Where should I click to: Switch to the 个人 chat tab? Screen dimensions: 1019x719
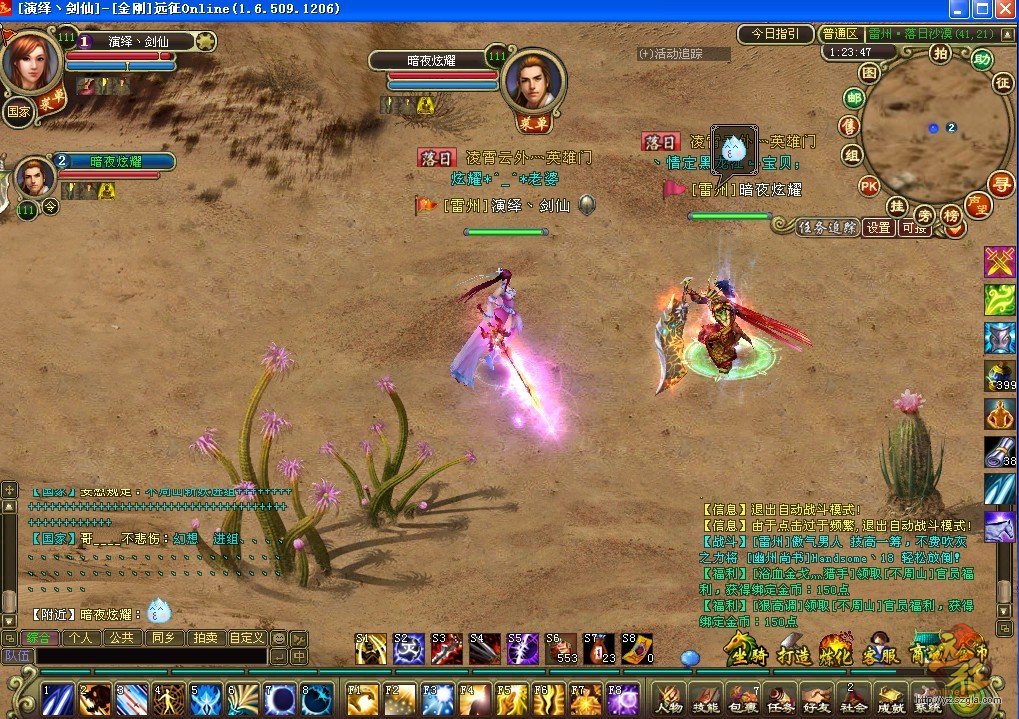[x=82, y=637]
